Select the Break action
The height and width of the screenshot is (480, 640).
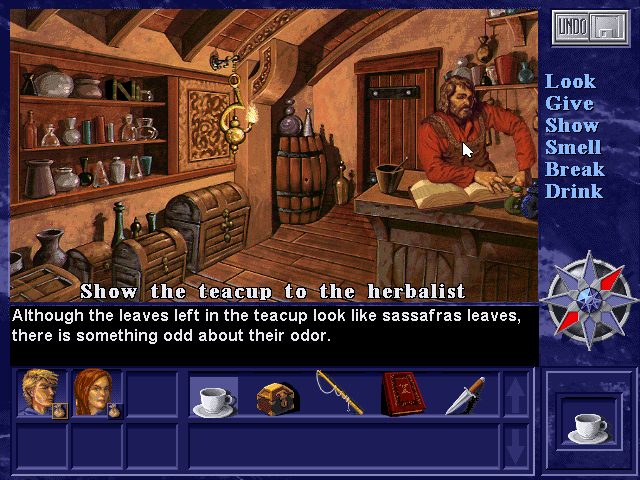[574, 169]
